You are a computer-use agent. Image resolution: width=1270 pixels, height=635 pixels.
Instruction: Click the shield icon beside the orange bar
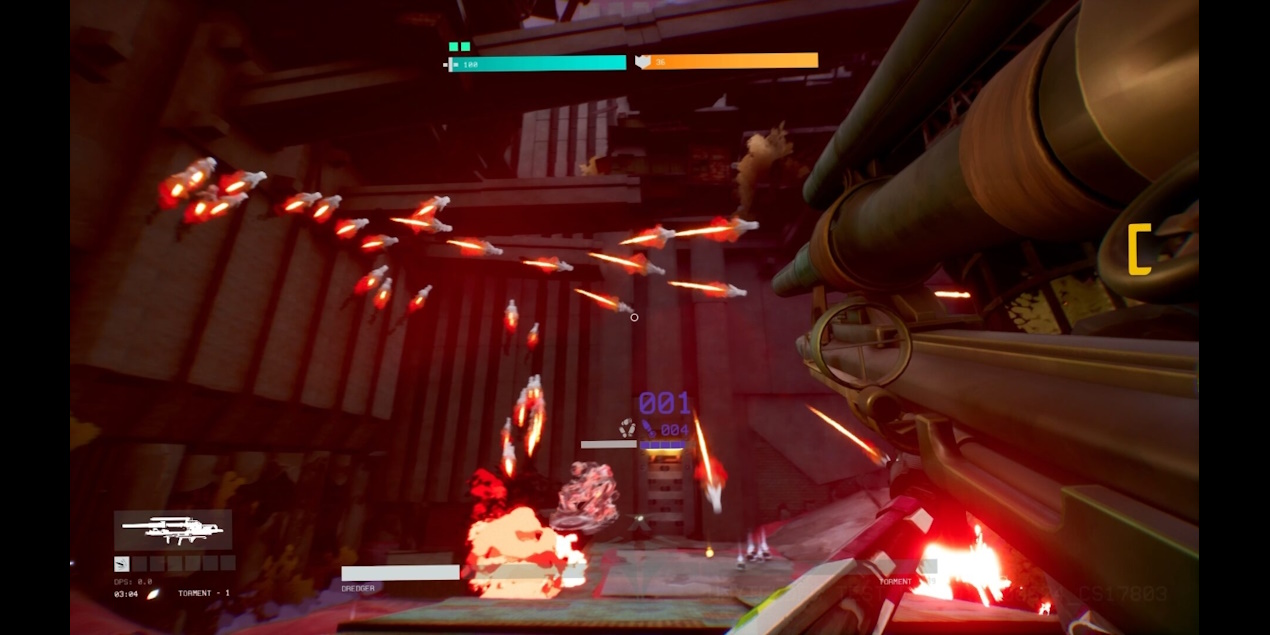tap(643, 62)
